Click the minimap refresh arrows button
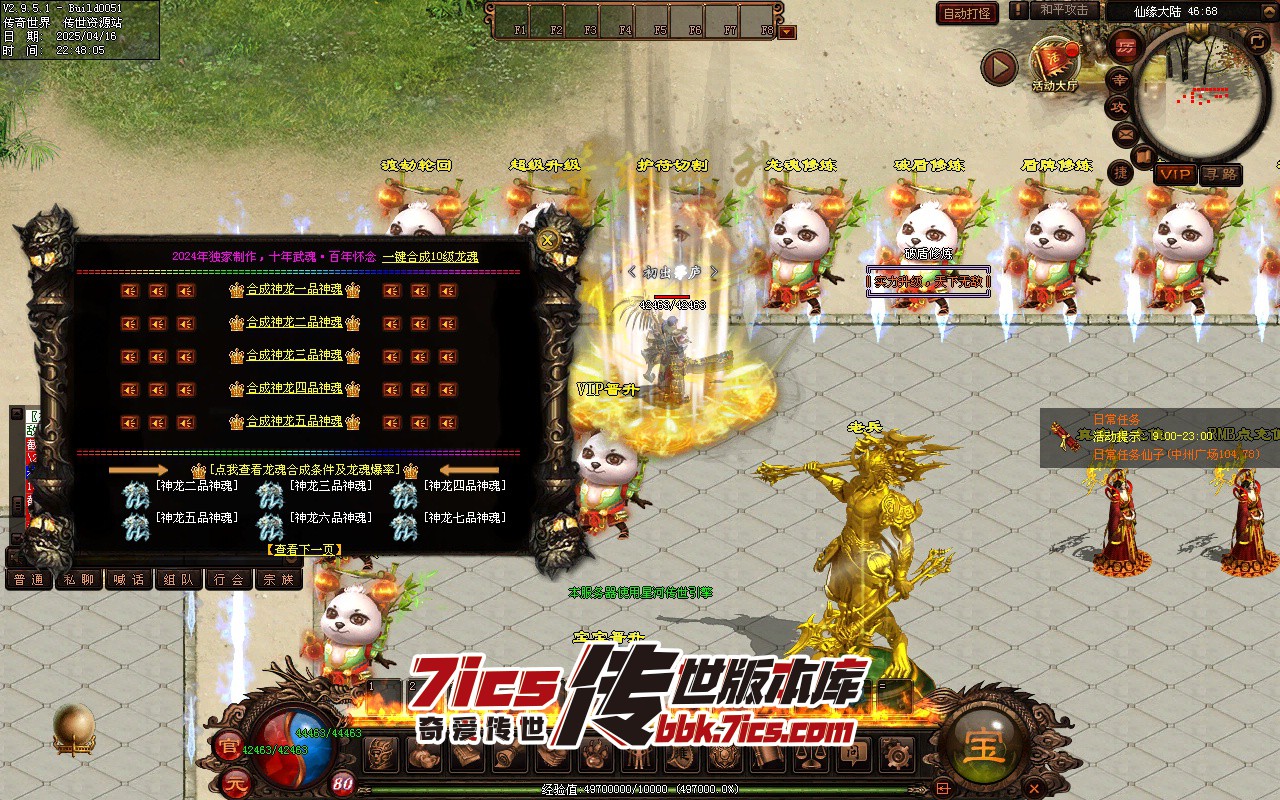The image size is (1280, 800). pos(1258,41)
